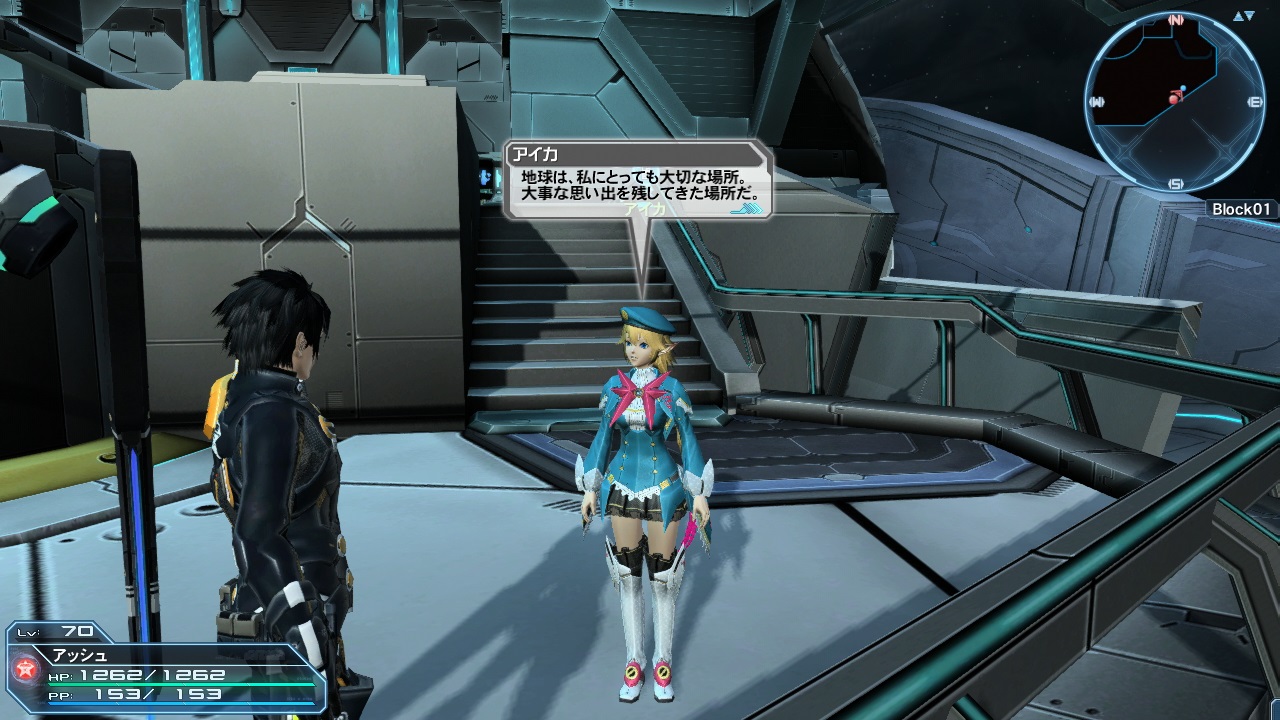The width and height of the screenshot is (1280, 720).
Task: Open the circular minimap
Action: click(1175, 101)
